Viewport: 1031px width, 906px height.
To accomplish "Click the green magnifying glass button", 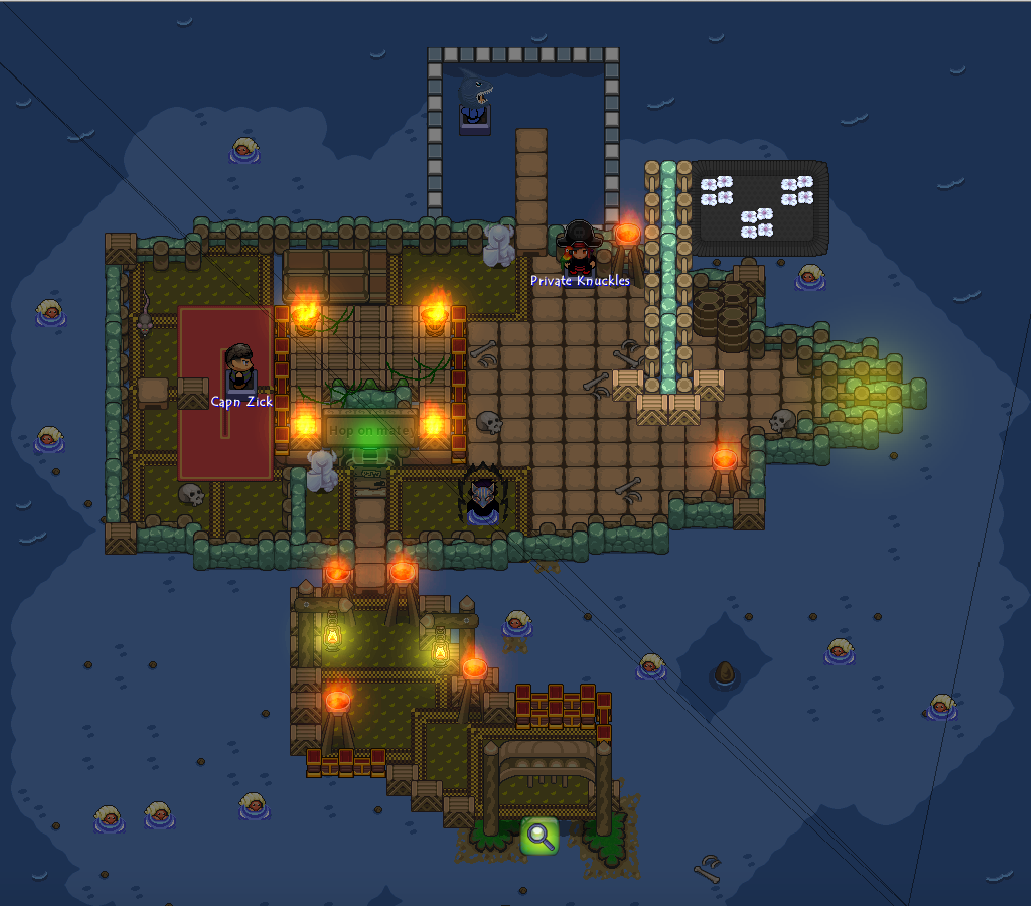I will point(539,835).
